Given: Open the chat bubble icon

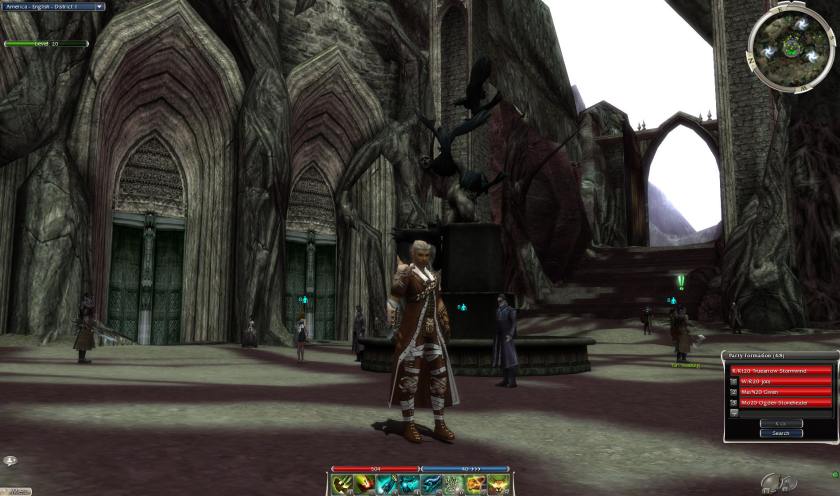Looking at the screenshot, I should [x=9, y=461].
